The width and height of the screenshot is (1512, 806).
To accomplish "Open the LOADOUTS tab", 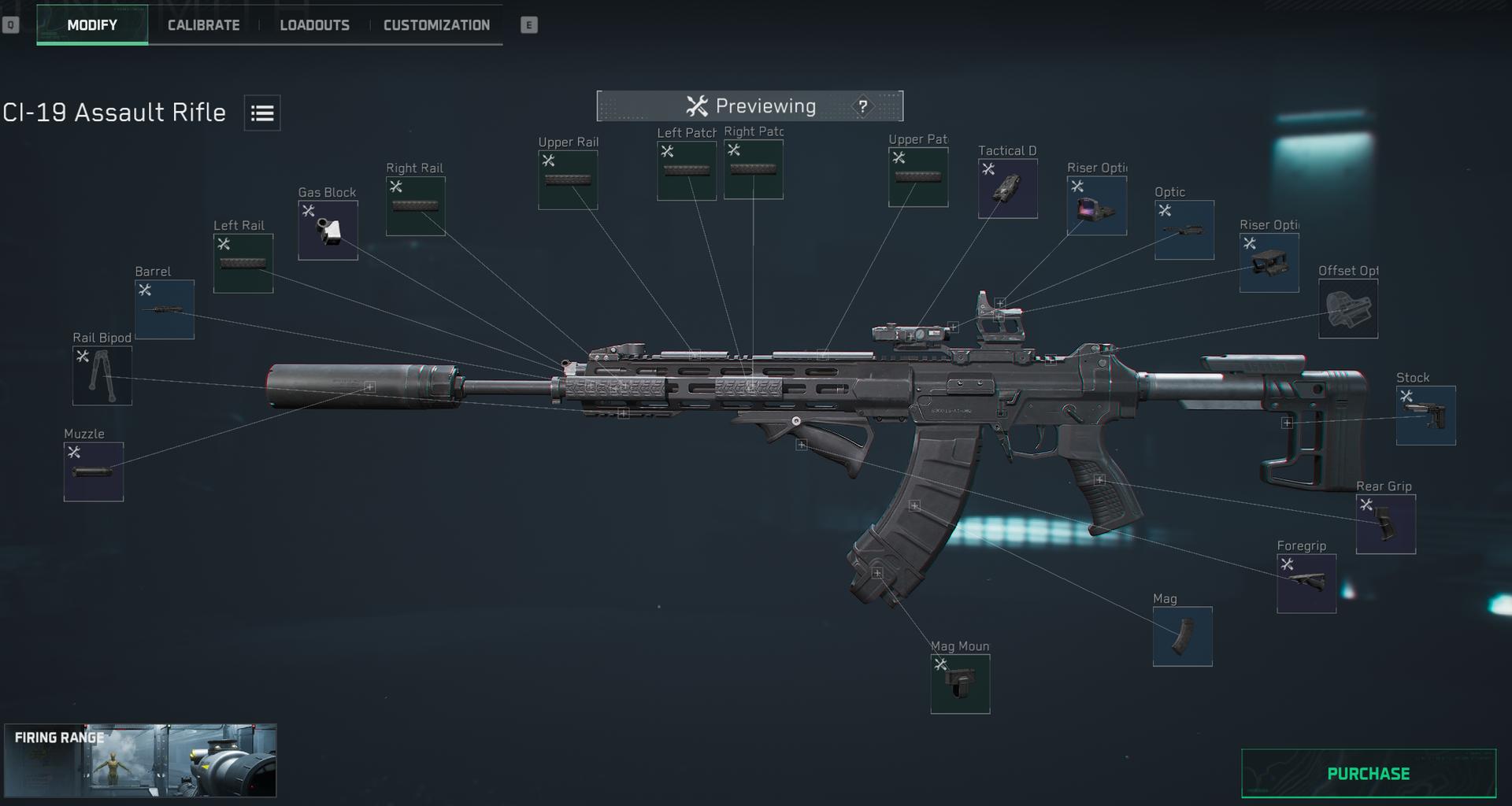I will 315,24.
